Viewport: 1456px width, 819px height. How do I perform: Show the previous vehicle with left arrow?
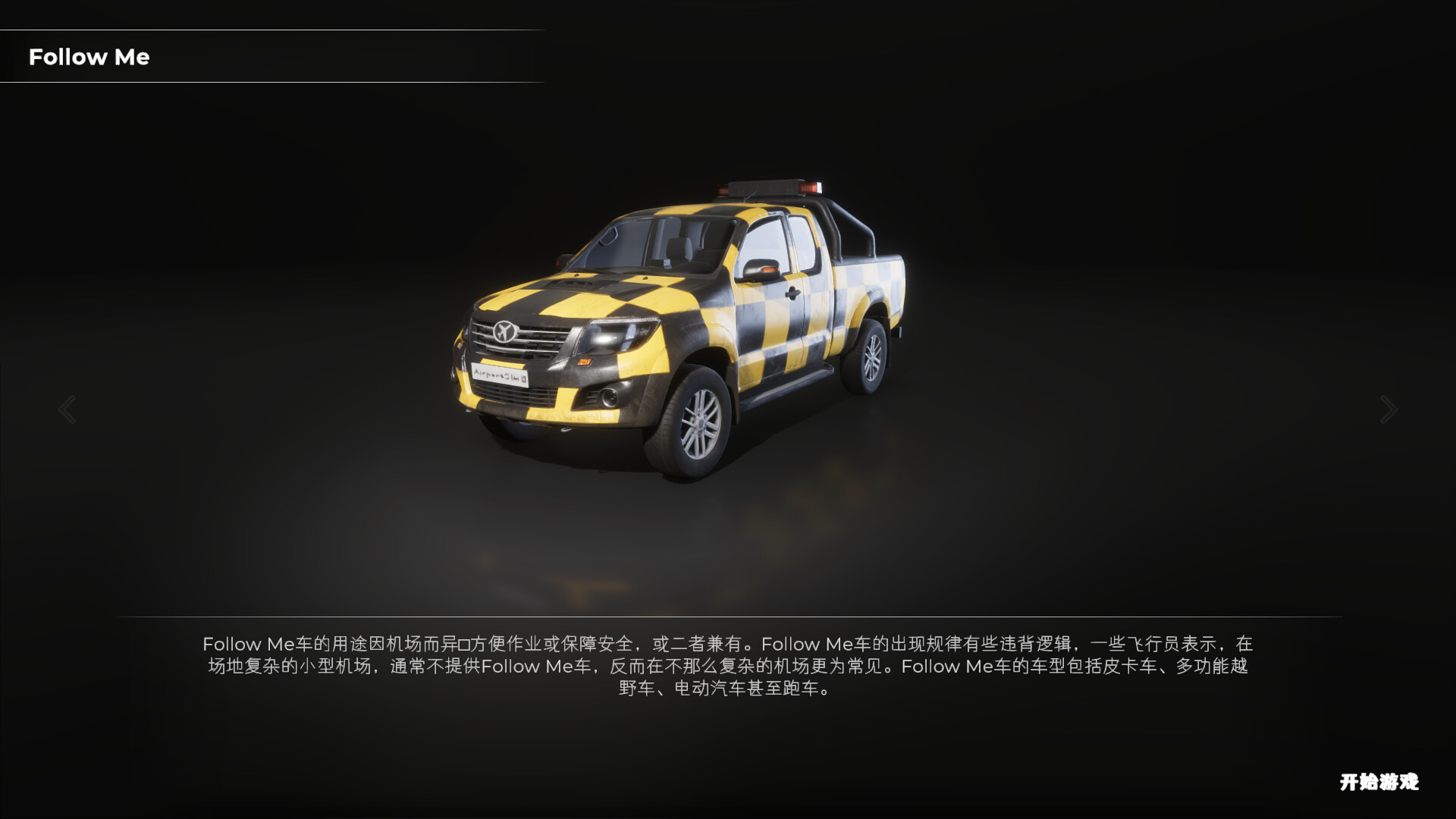coord(67,409)
